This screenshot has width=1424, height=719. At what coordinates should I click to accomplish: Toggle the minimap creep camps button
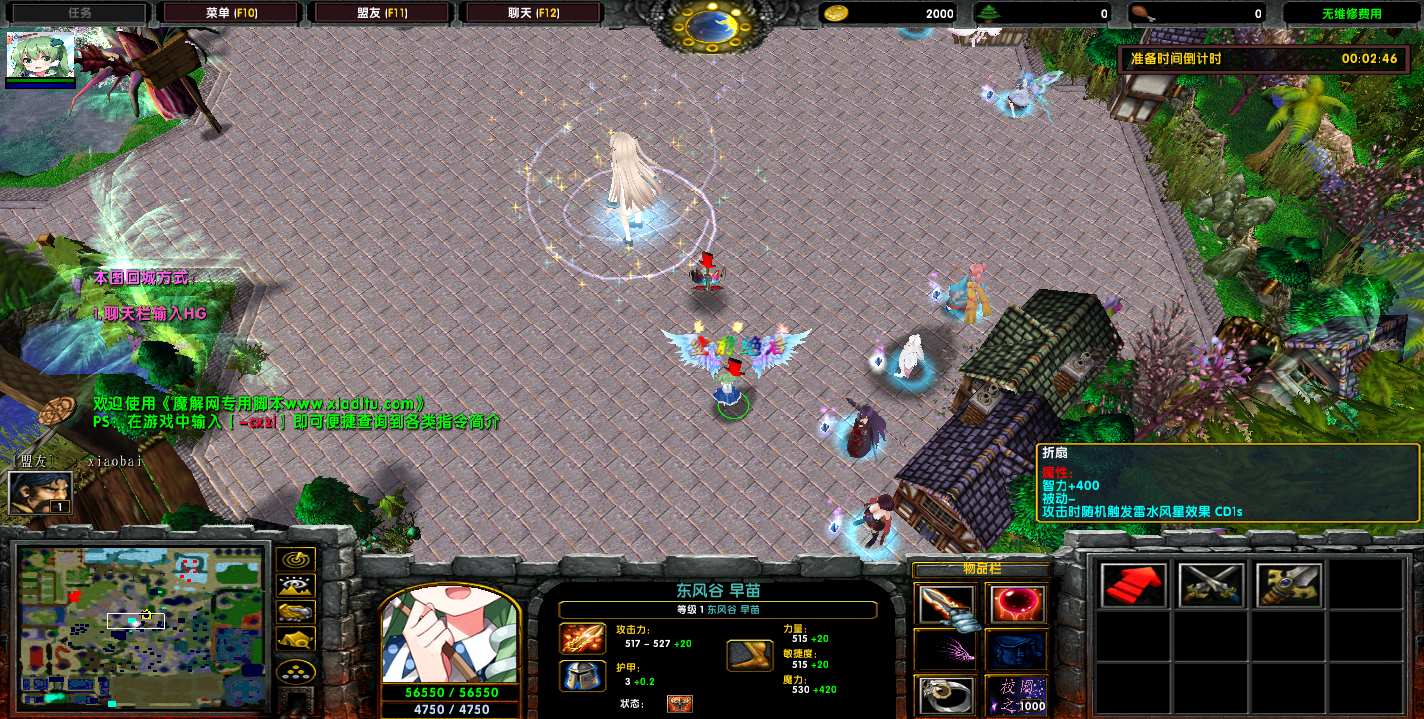pos(297,638)
